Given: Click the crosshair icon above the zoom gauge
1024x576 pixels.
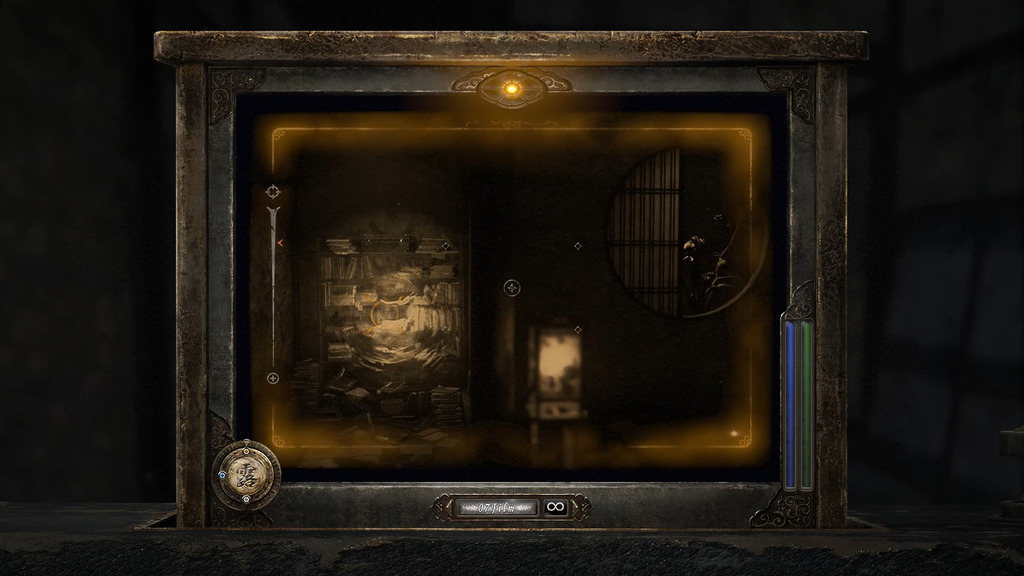Looking at the screenshot, I should tap(273, 191).
